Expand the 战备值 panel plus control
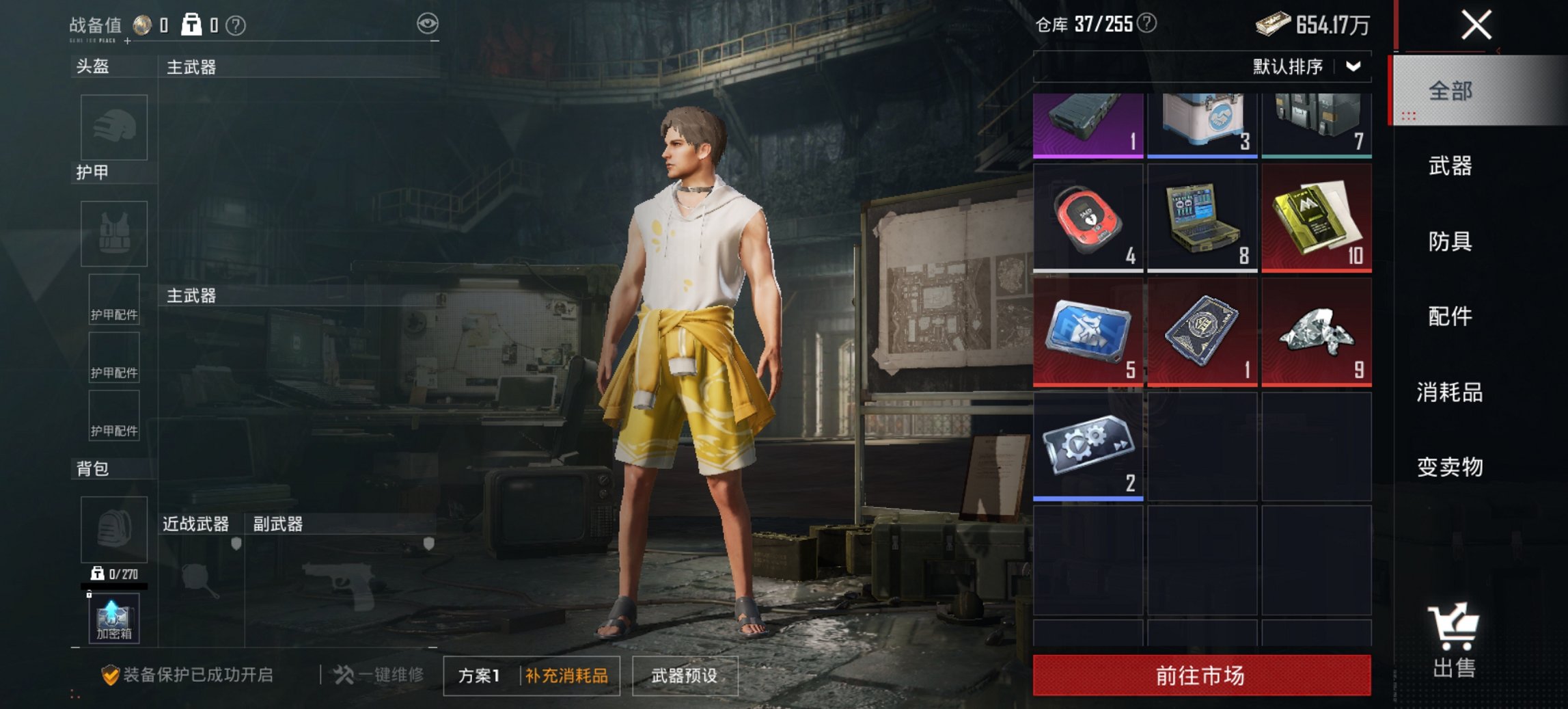1568x709 pixels. pos(127,41)
